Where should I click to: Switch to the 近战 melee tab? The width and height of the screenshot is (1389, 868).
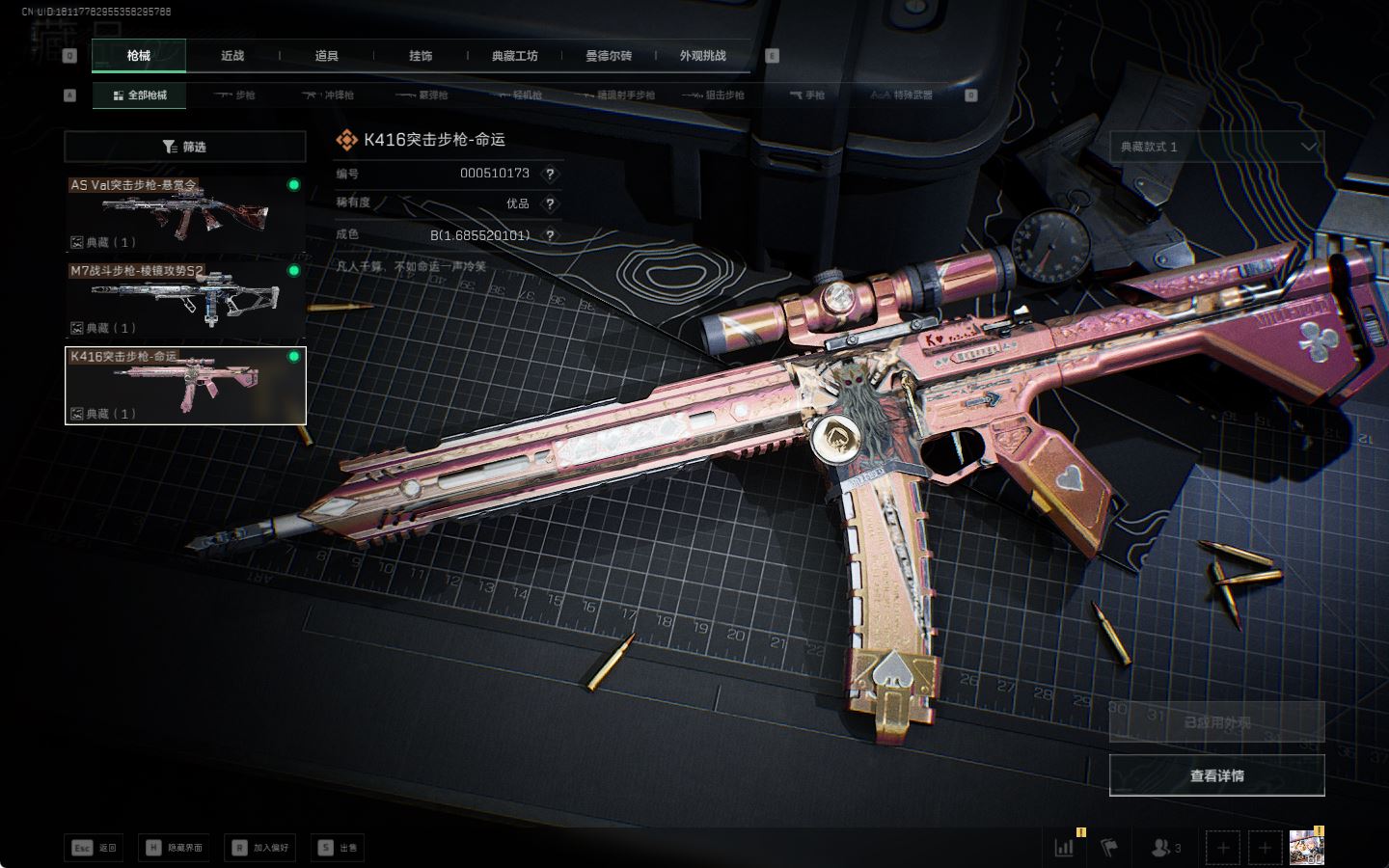click(232, 56)
